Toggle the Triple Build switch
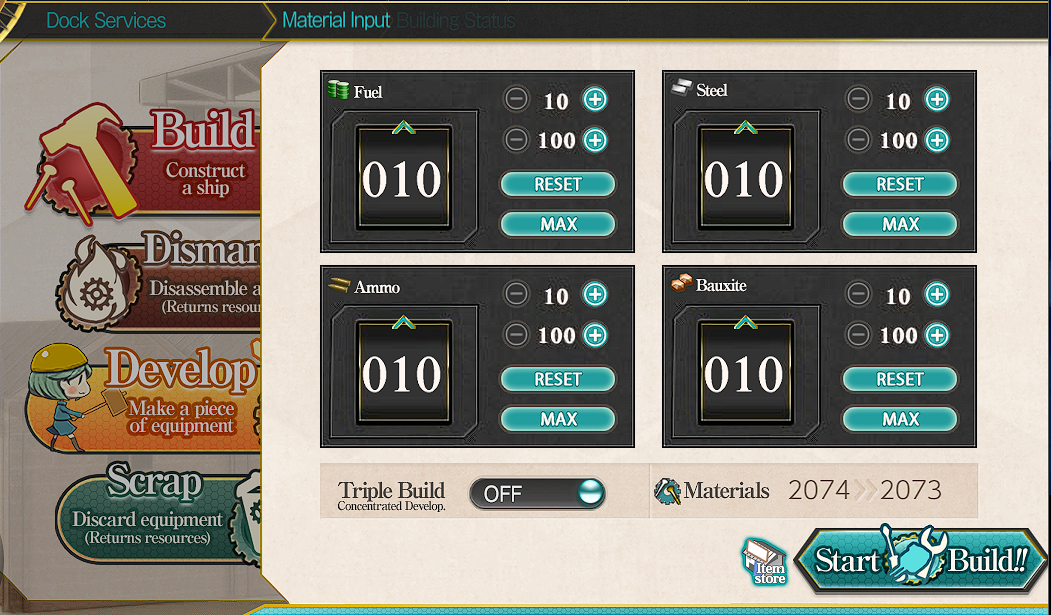 click(x=537, y=493)
